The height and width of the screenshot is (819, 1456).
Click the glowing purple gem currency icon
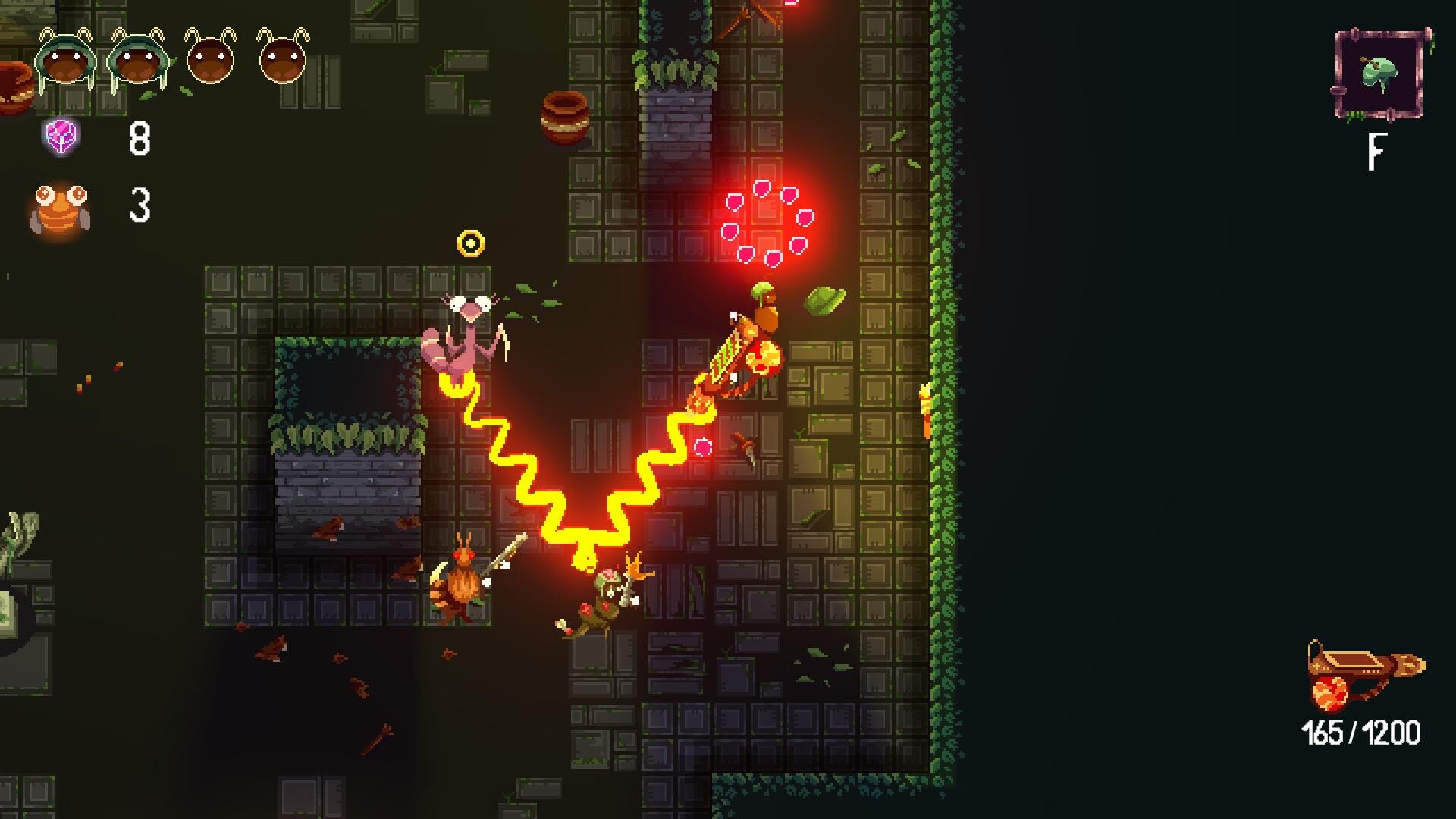(x=62, y=136)
